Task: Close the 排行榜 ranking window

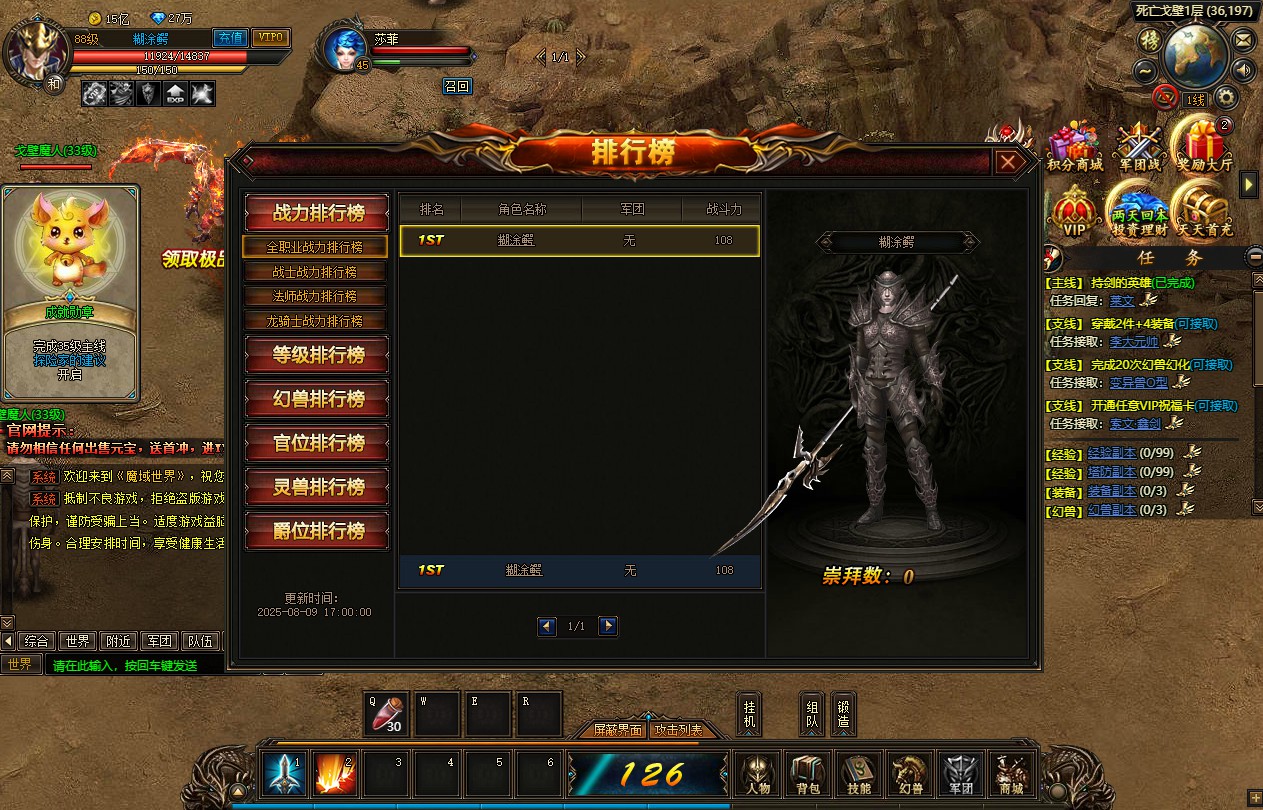Action: (1008, 162)
